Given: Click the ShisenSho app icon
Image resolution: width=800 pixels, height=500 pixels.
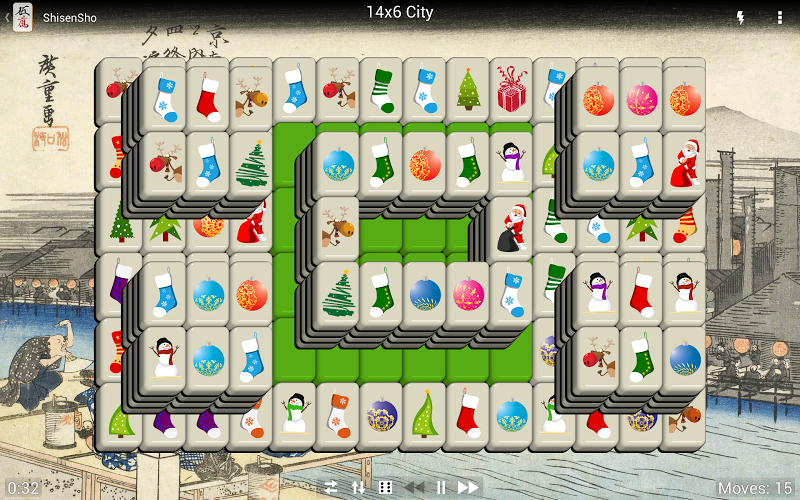Looking at the screenshot, I should tap(22, 17).
